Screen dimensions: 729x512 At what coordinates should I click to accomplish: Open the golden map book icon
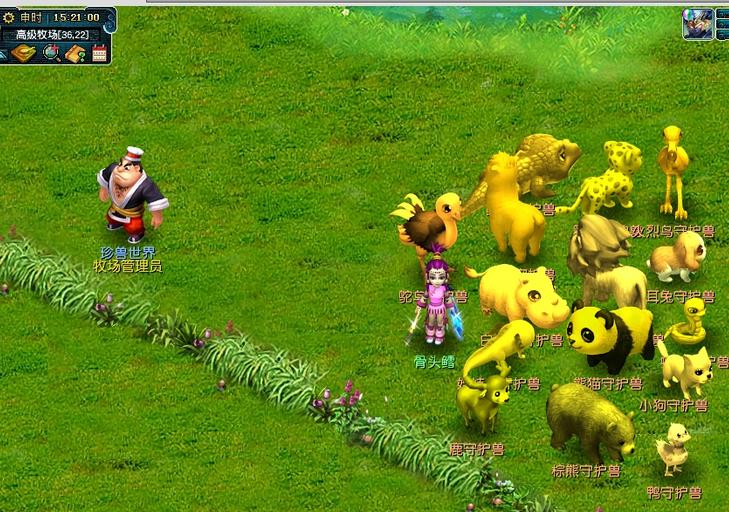(x=23, y=53)
